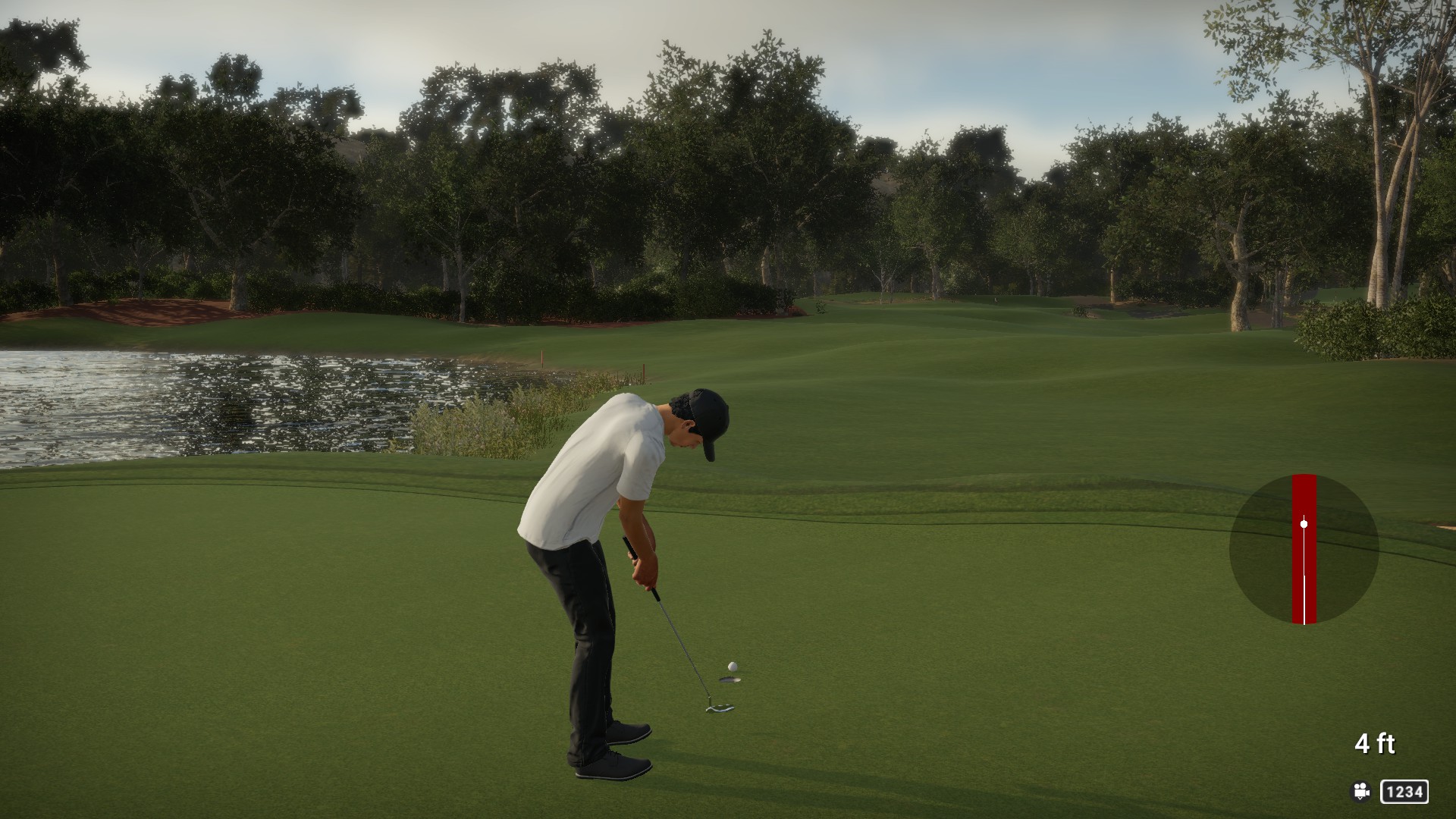1456x819 pixels.
Task: Select the circular putt swing meter
Action: 1304,549
